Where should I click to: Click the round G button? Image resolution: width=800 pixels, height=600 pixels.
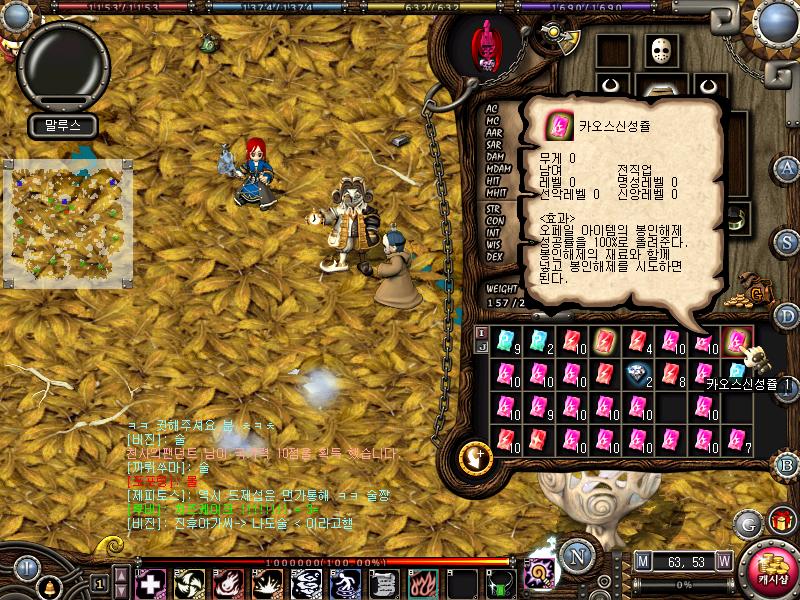[746, 522]
